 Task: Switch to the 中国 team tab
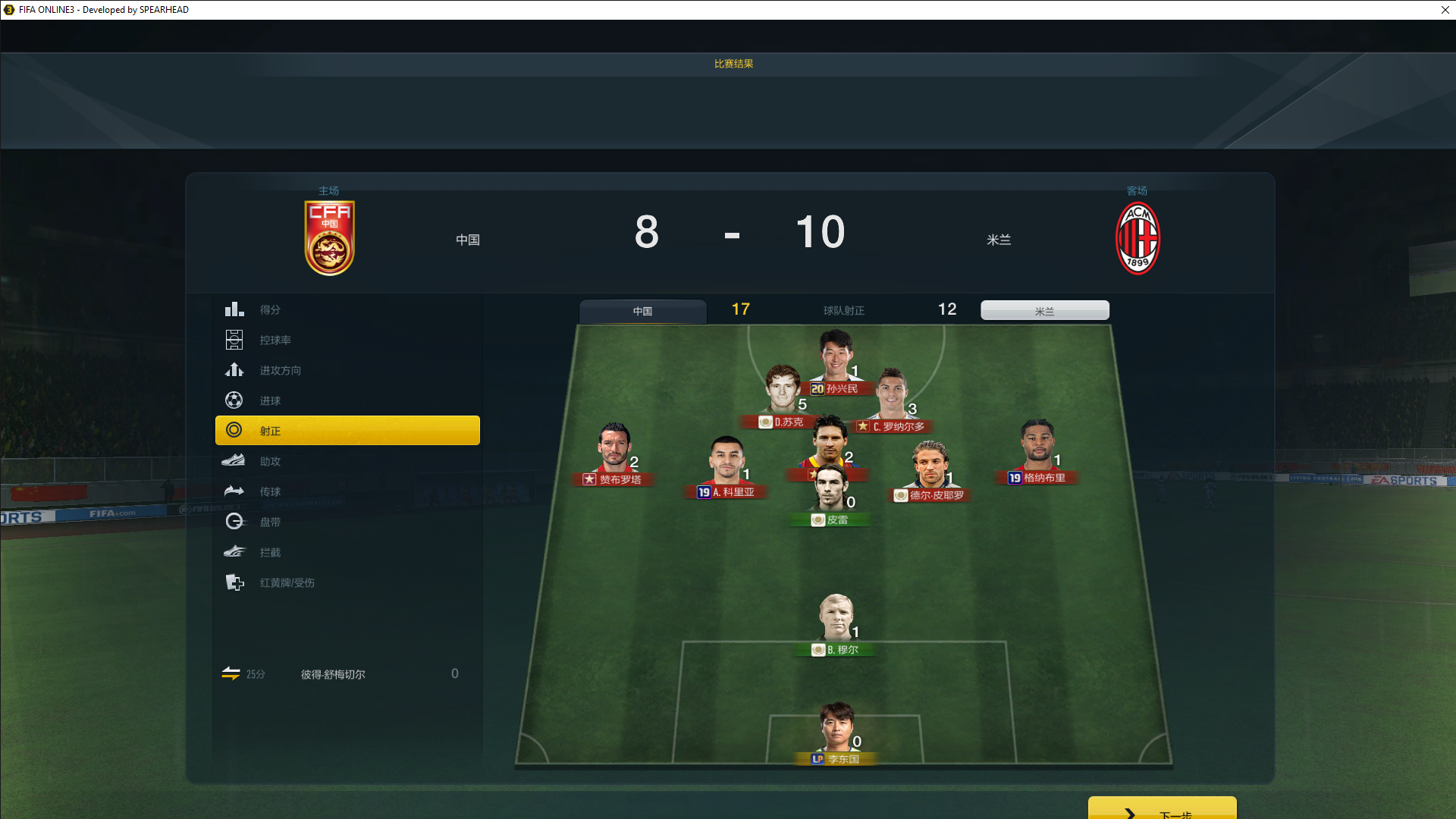coord(642,311)
